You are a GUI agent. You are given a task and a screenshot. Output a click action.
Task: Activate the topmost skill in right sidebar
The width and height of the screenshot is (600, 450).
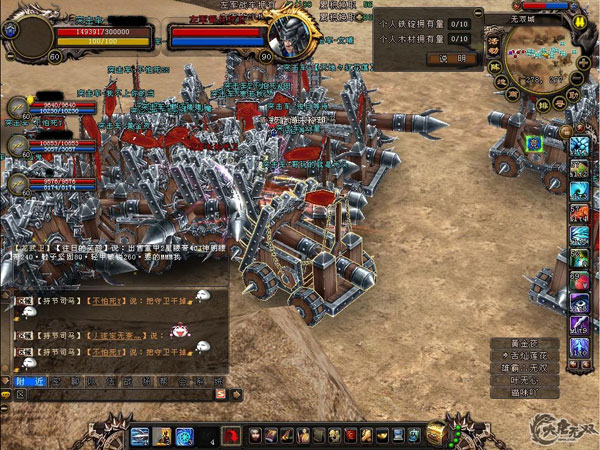[x=580, y=146]
